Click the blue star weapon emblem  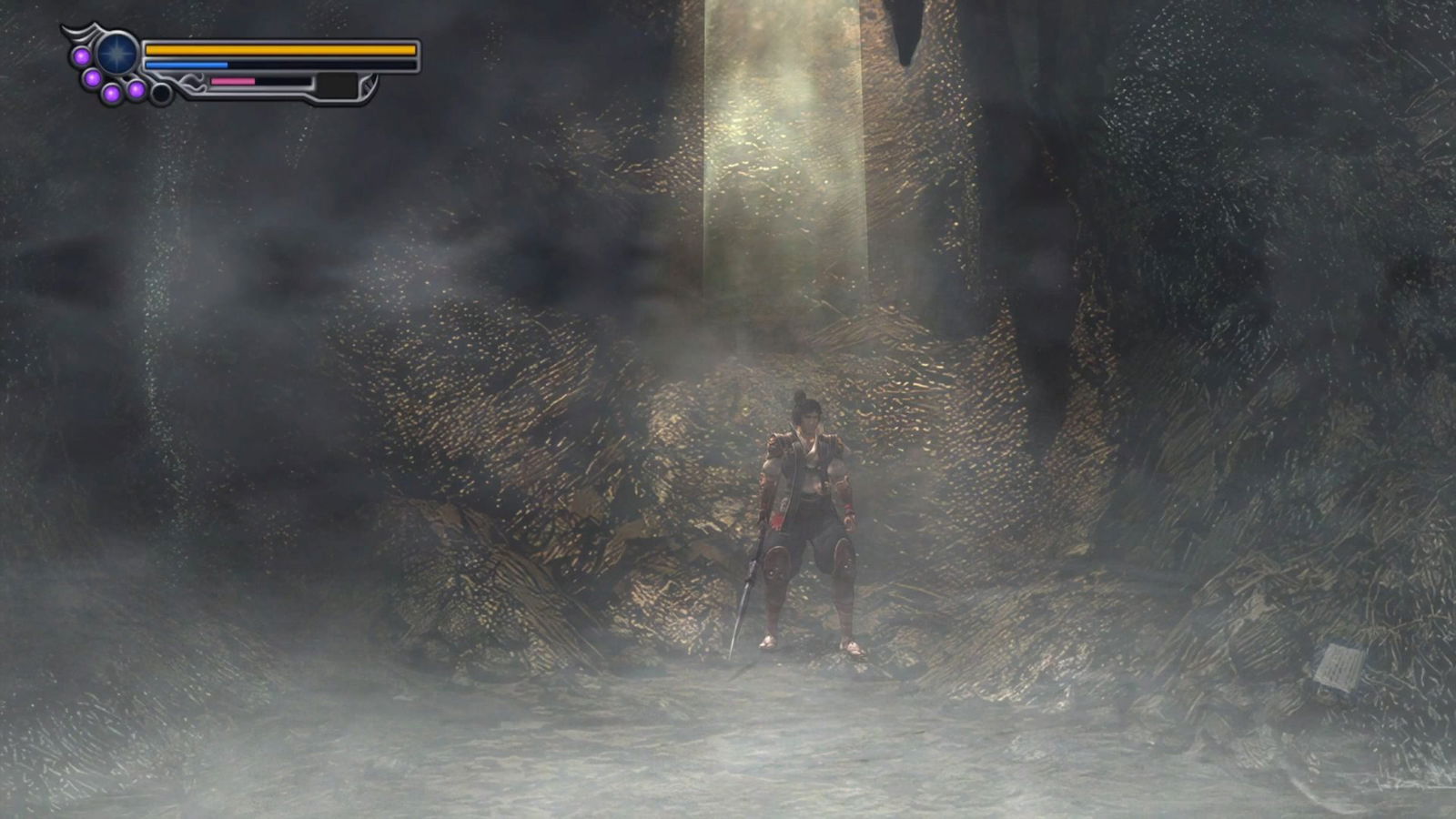[116, 54]
